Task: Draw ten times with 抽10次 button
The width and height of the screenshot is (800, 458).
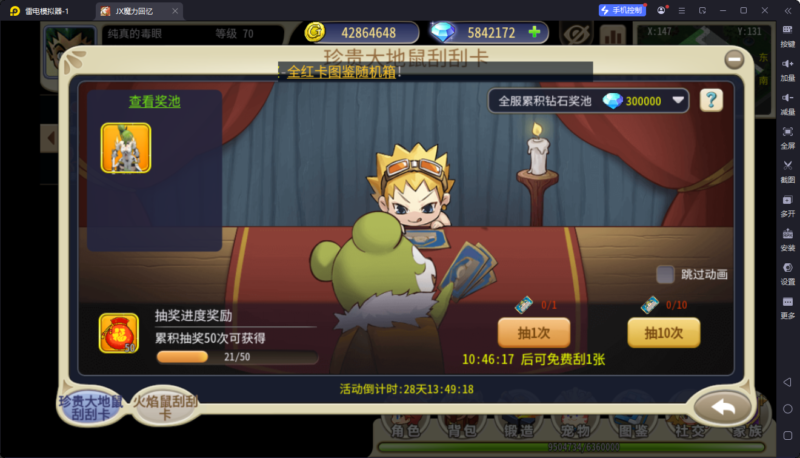Action: [663, 332]
